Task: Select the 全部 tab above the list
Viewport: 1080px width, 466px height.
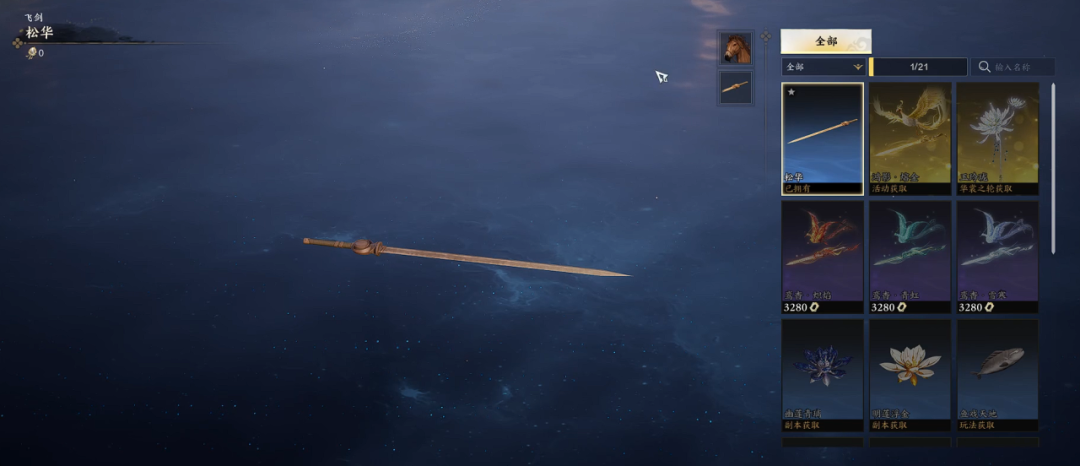Action: tap(825, 41)
